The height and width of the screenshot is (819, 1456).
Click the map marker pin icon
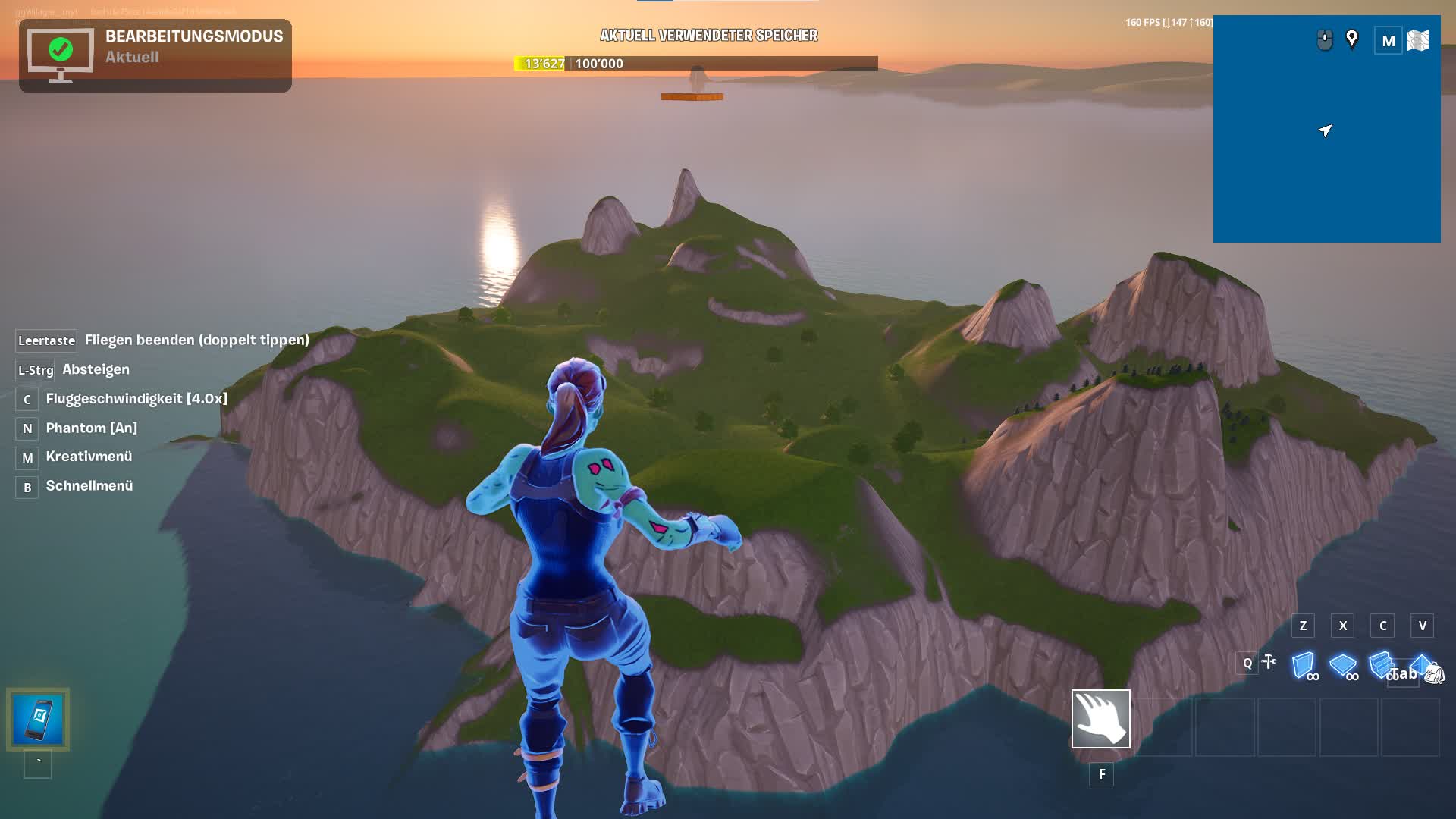tap(1351, 39)
